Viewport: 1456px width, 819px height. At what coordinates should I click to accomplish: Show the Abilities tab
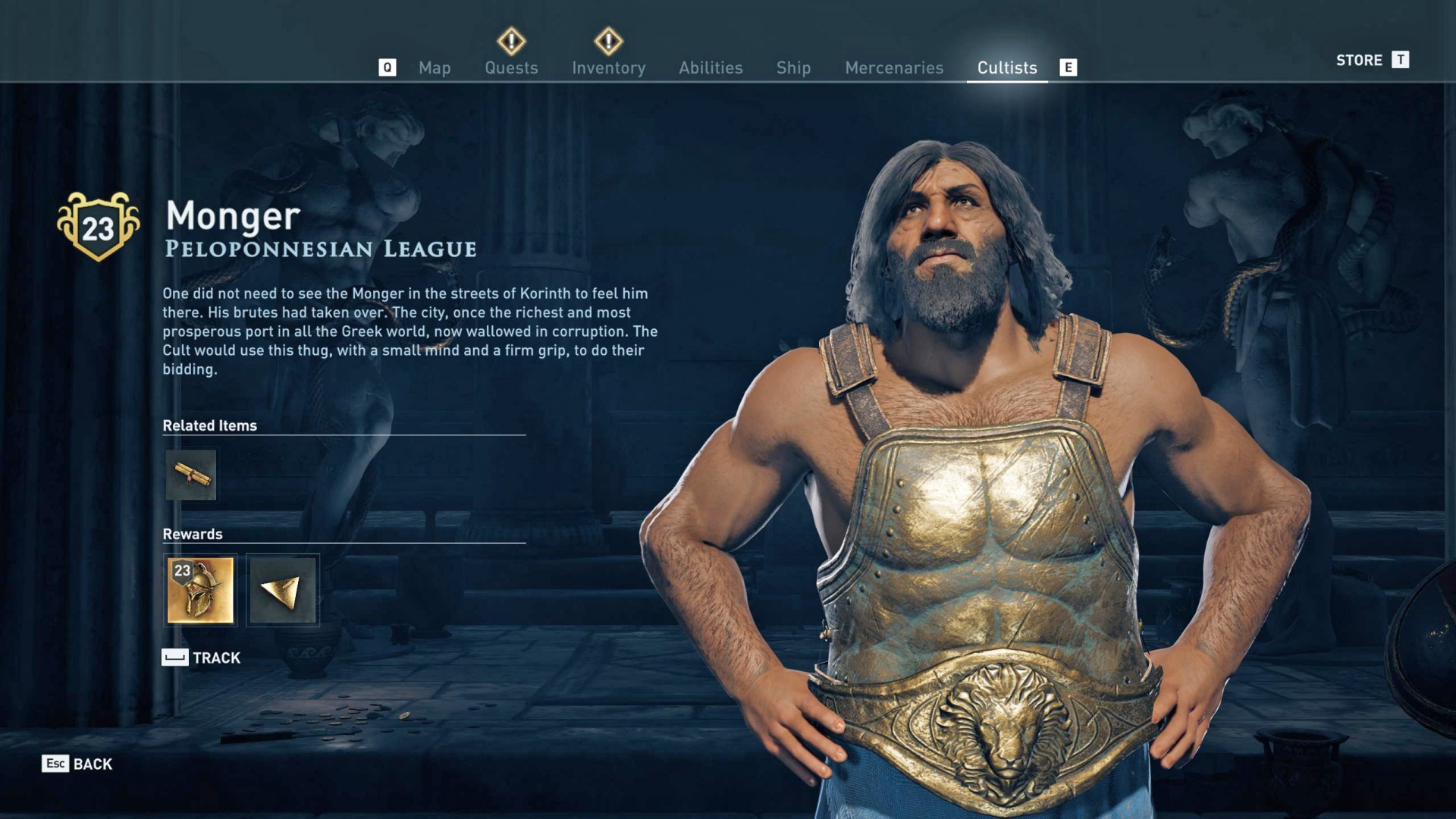point(711,68)
